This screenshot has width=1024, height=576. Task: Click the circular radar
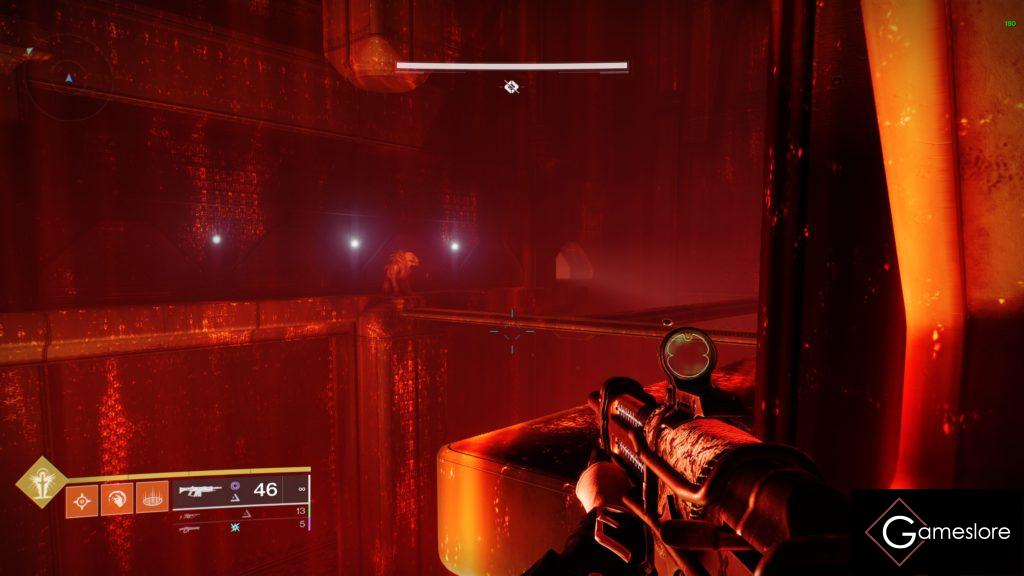[x=68, y=77]
